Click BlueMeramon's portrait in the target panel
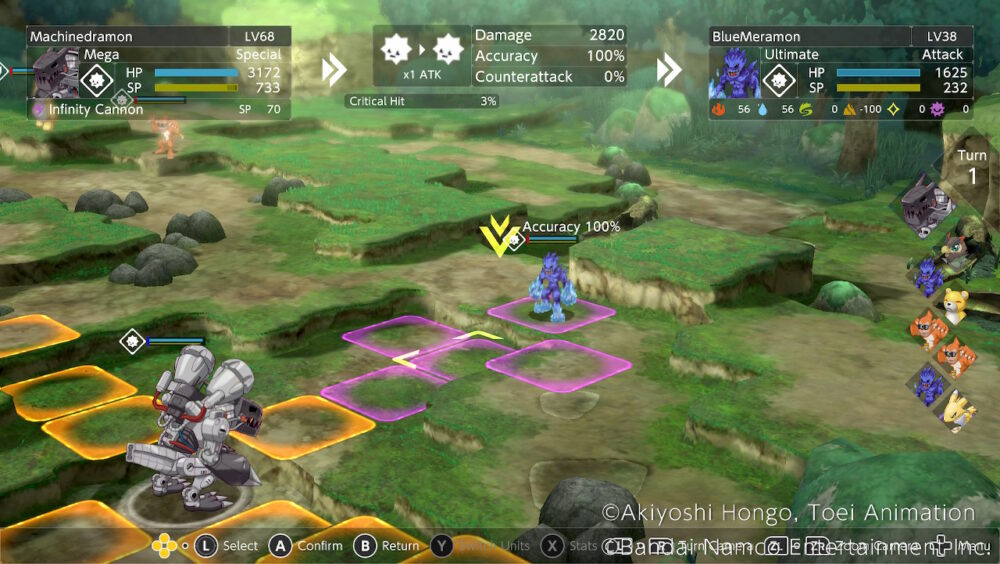1000x564 pixels. pyautogui.click(x=735, y=73)
